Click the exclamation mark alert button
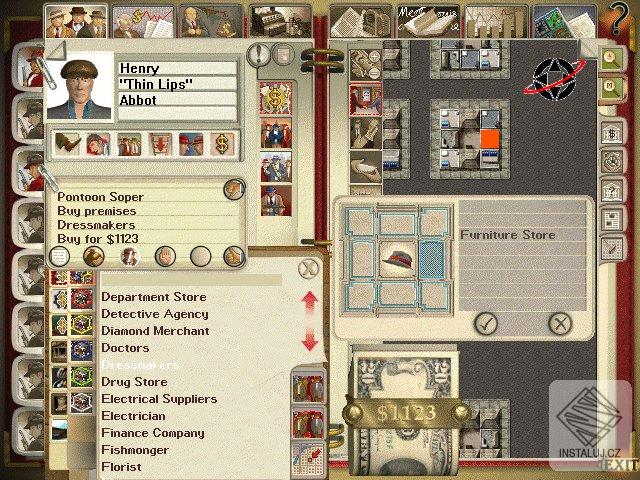 260,56
